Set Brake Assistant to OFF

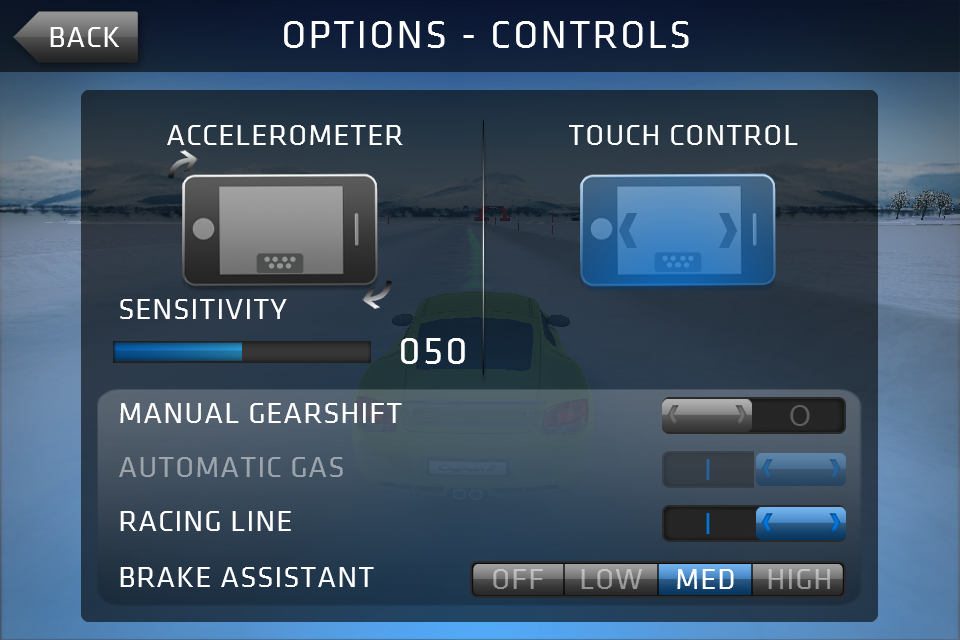517,579
